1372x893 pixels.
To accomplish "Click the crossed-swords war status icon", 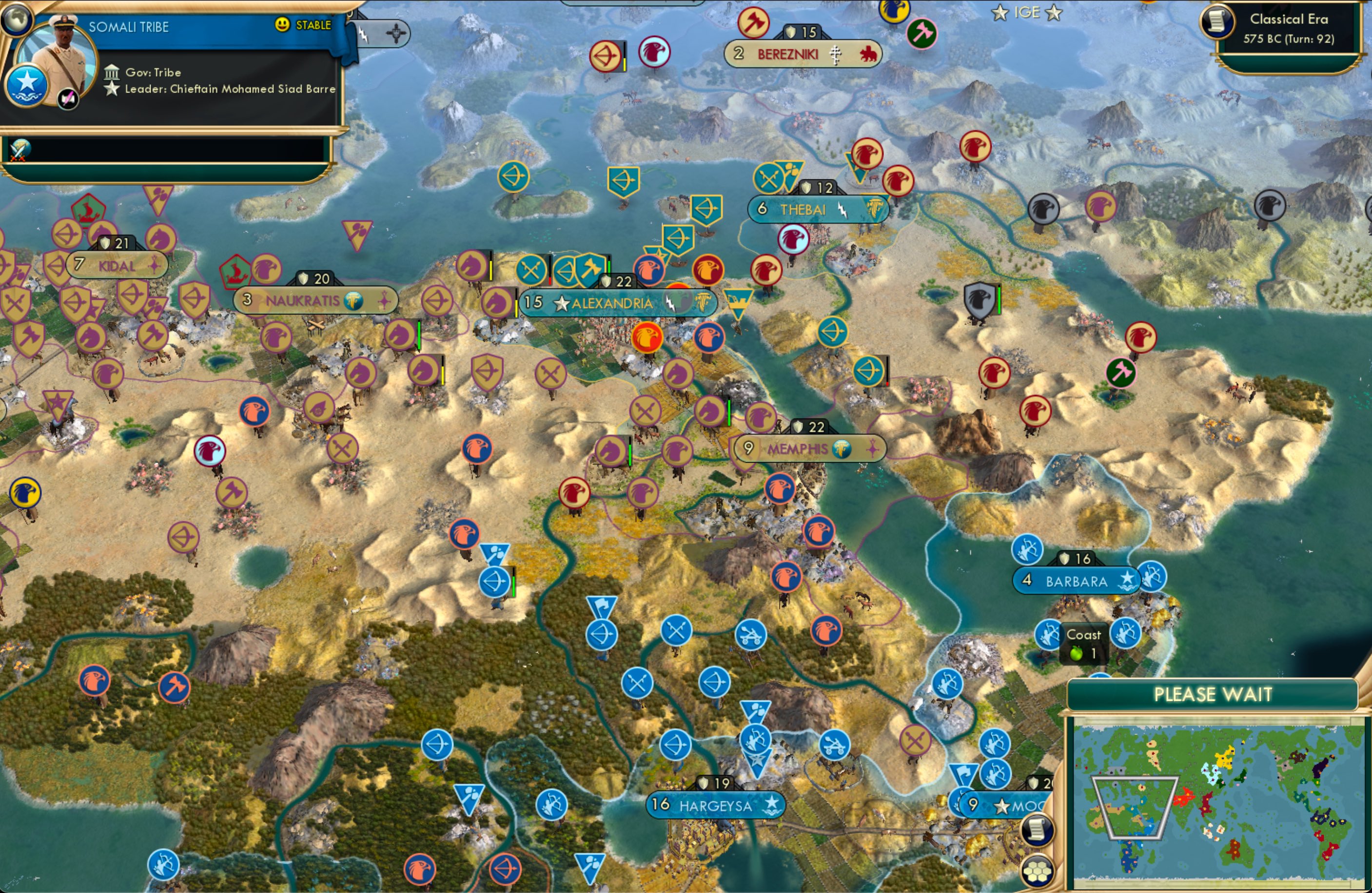I will (19, 152).
